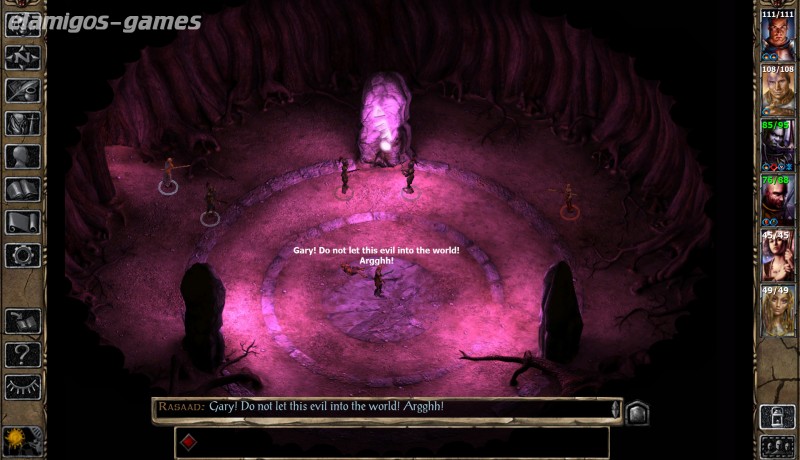Open the mage spellbook
800x460 pixels.
[22, 189]
